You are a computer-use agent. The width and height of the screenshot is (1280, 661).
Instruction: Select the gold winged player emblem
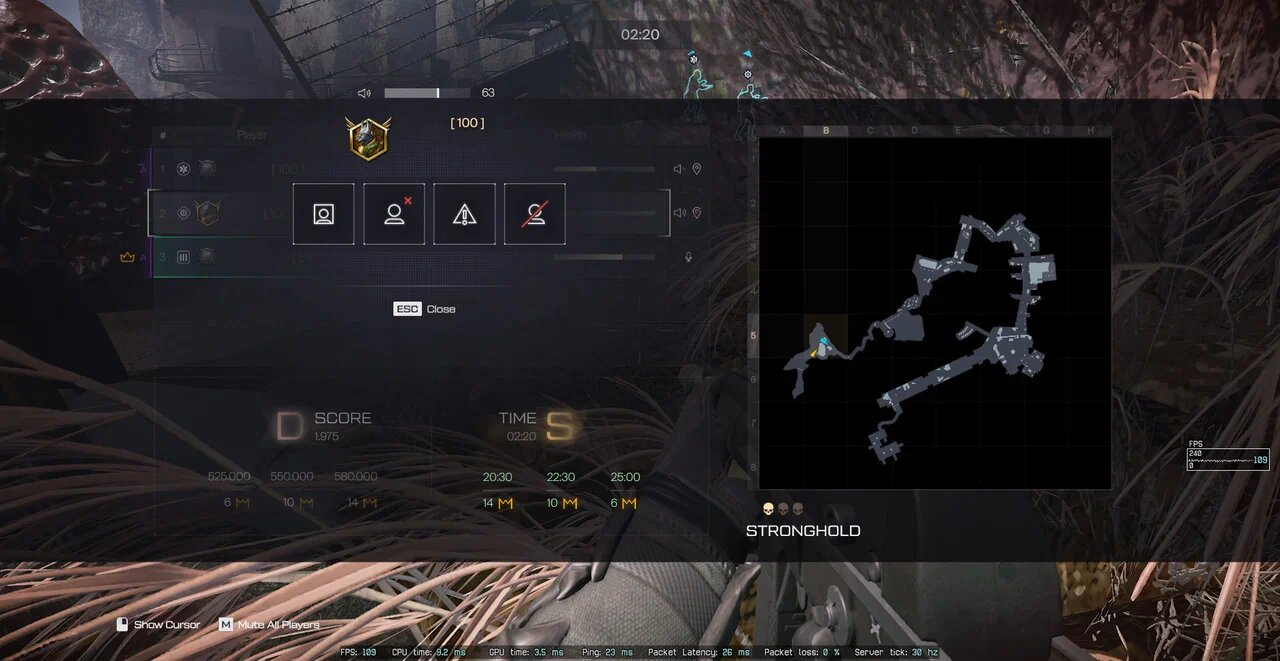pyautogui.click(x=368, y=138)
